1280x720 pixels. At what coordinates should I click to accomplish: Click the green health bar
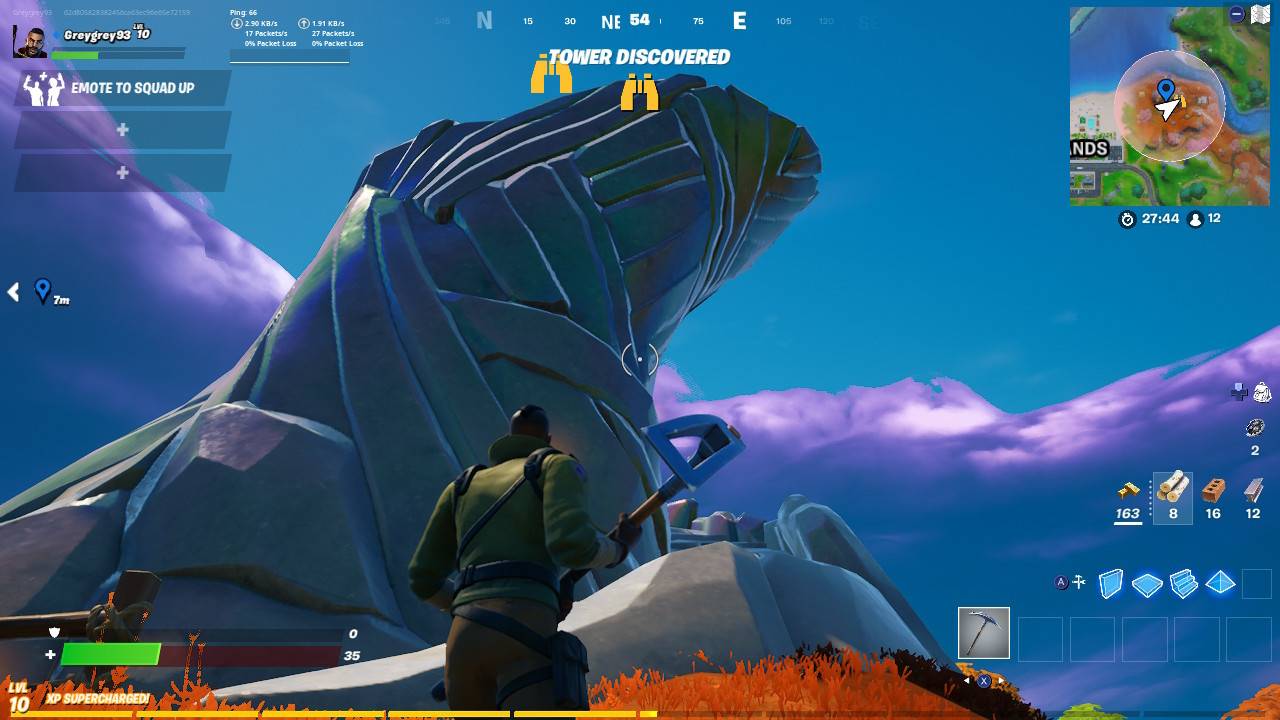[110, 655]
